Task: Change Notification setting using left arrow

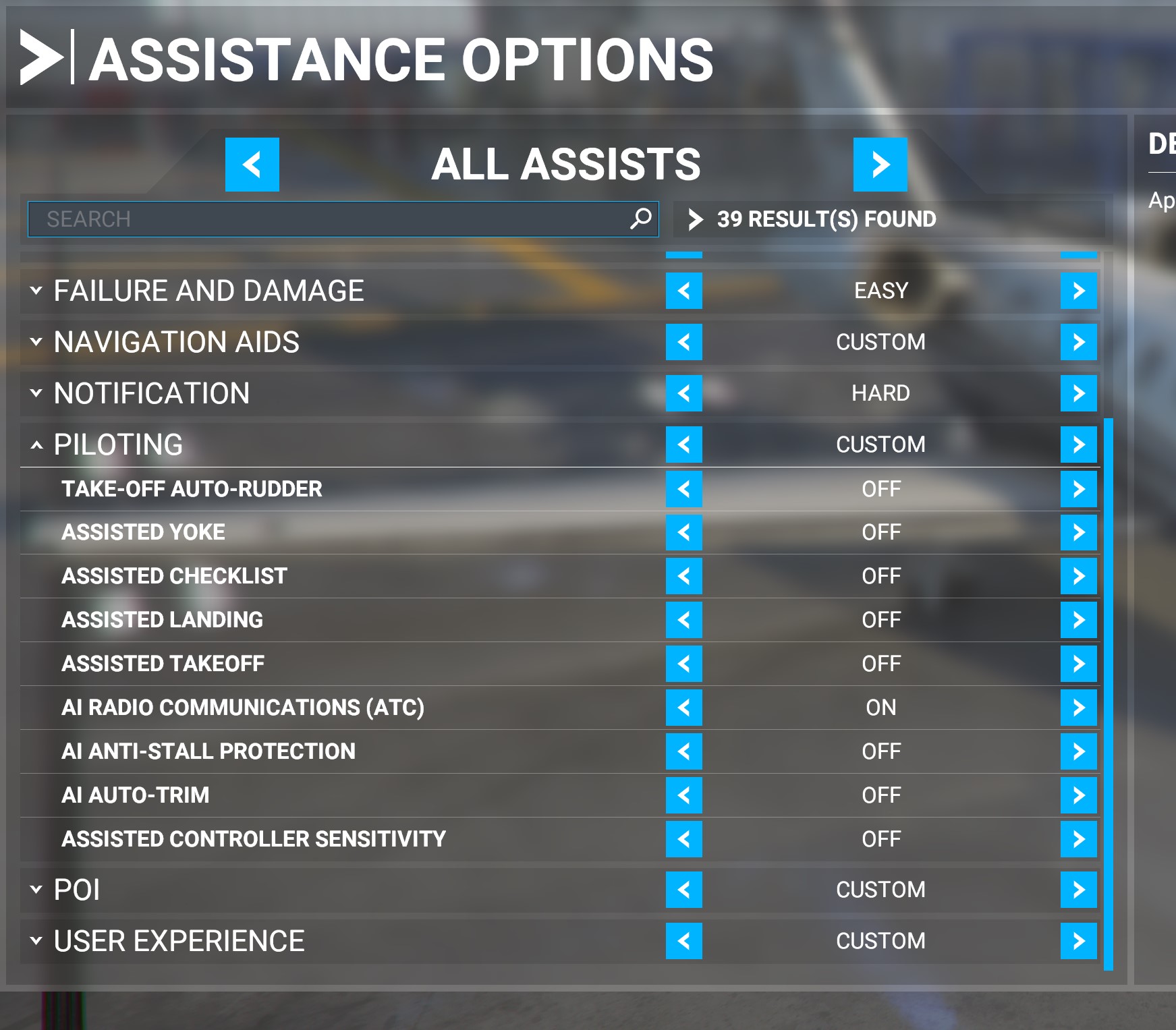Action: pyautogui.click(x=683, y=393)
